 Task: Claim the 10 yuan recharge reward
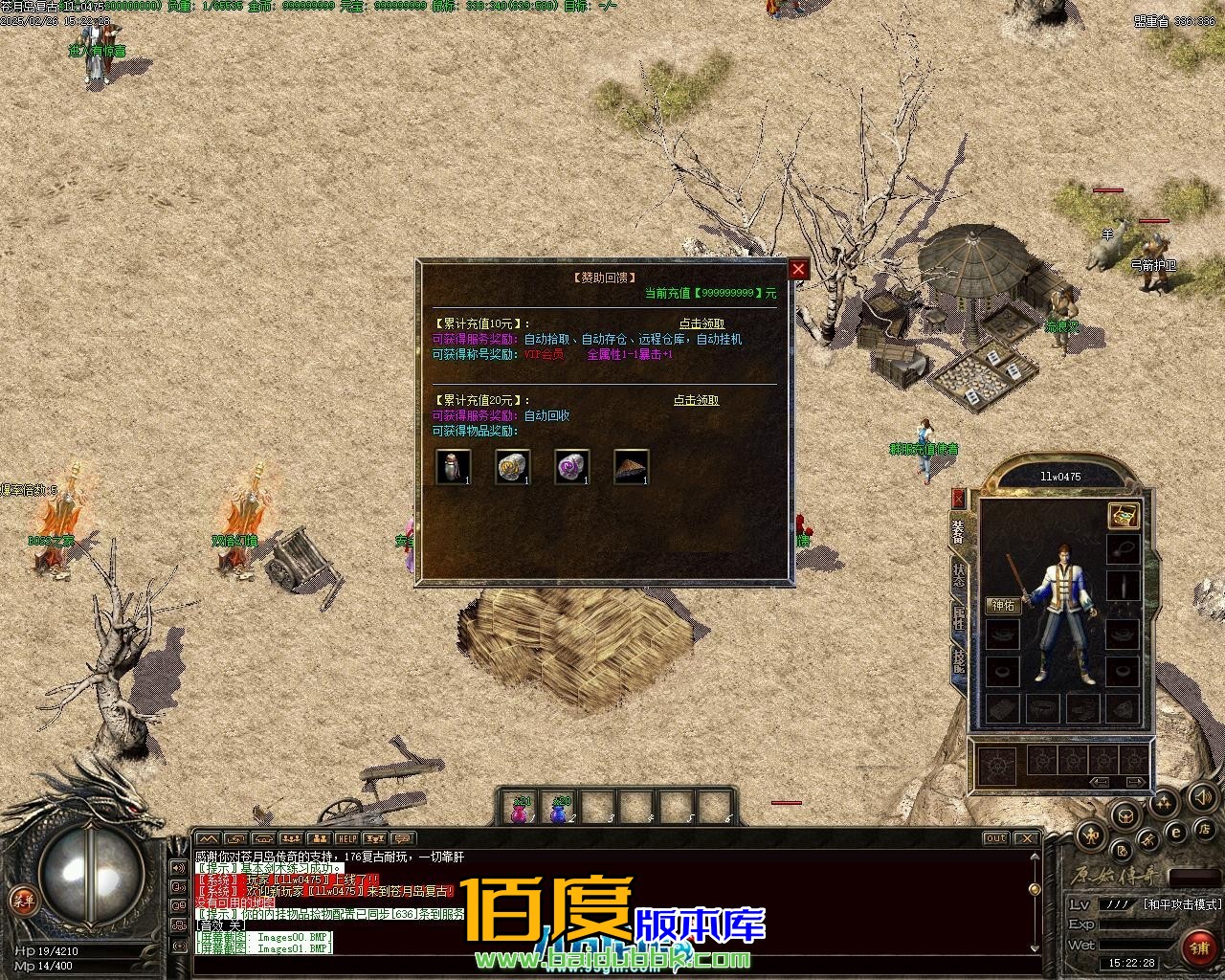pos(702,323)
